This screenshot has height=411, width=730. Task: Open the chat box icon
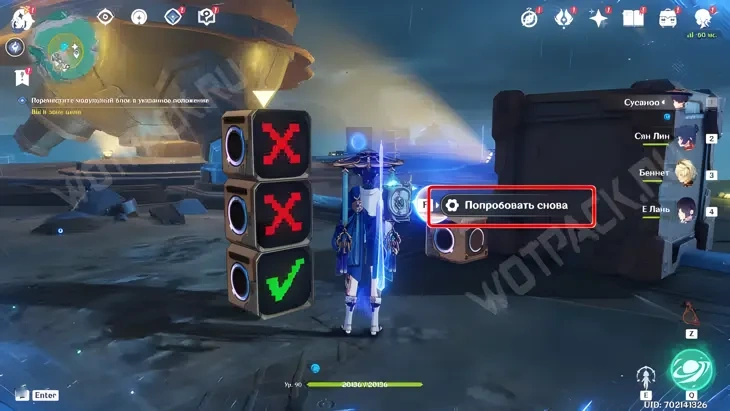click(19, 395)
